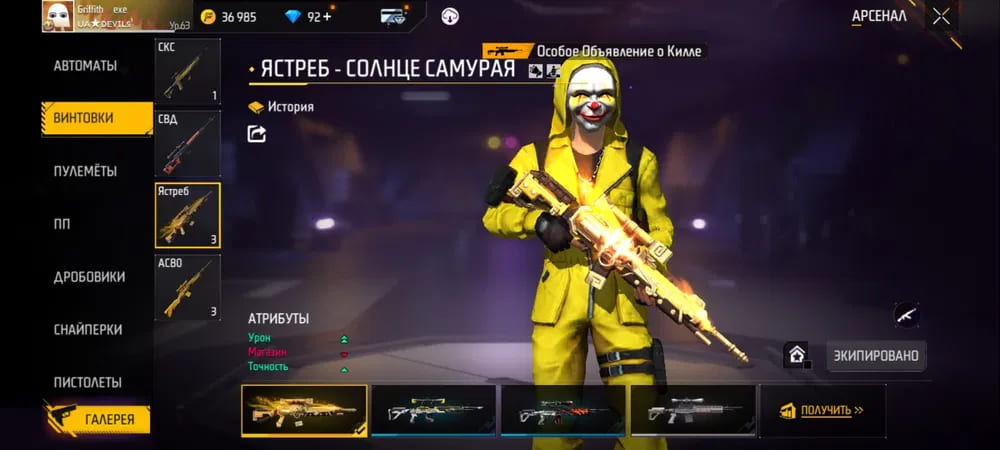
Task: Open the ПУЛЕМЁТЫ weapon category
Action: point(85,171)
